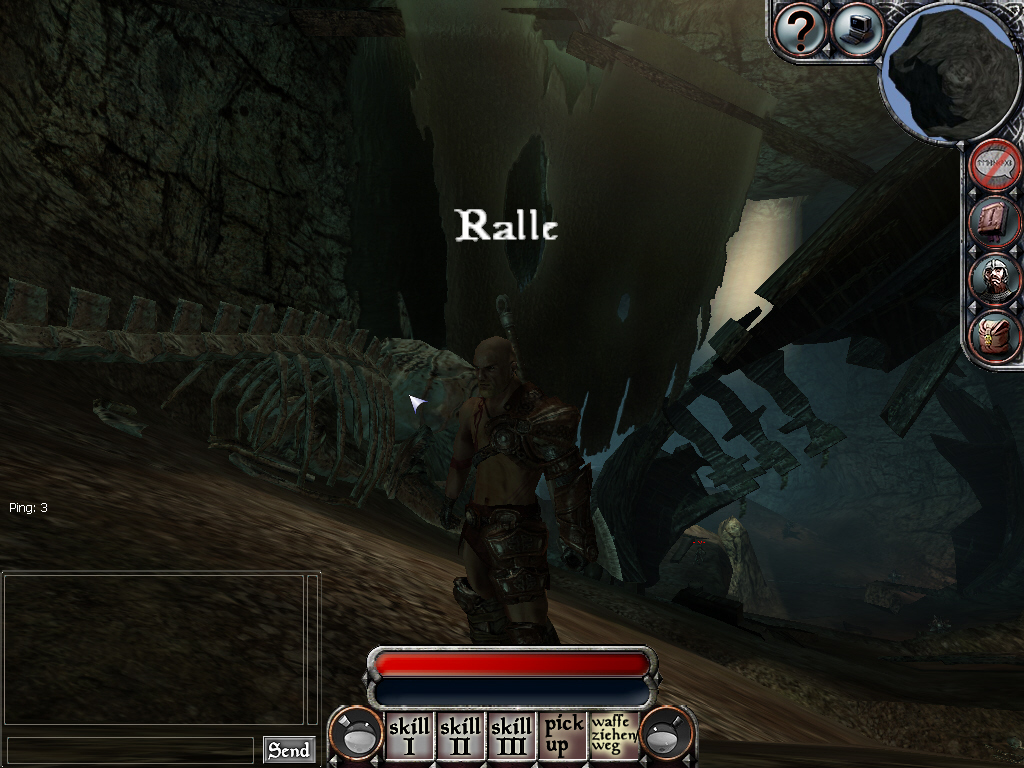The height and width of the screenshot is (768, 1024).
Task: Open the help question mark button
Action: [x=800, y=30]
